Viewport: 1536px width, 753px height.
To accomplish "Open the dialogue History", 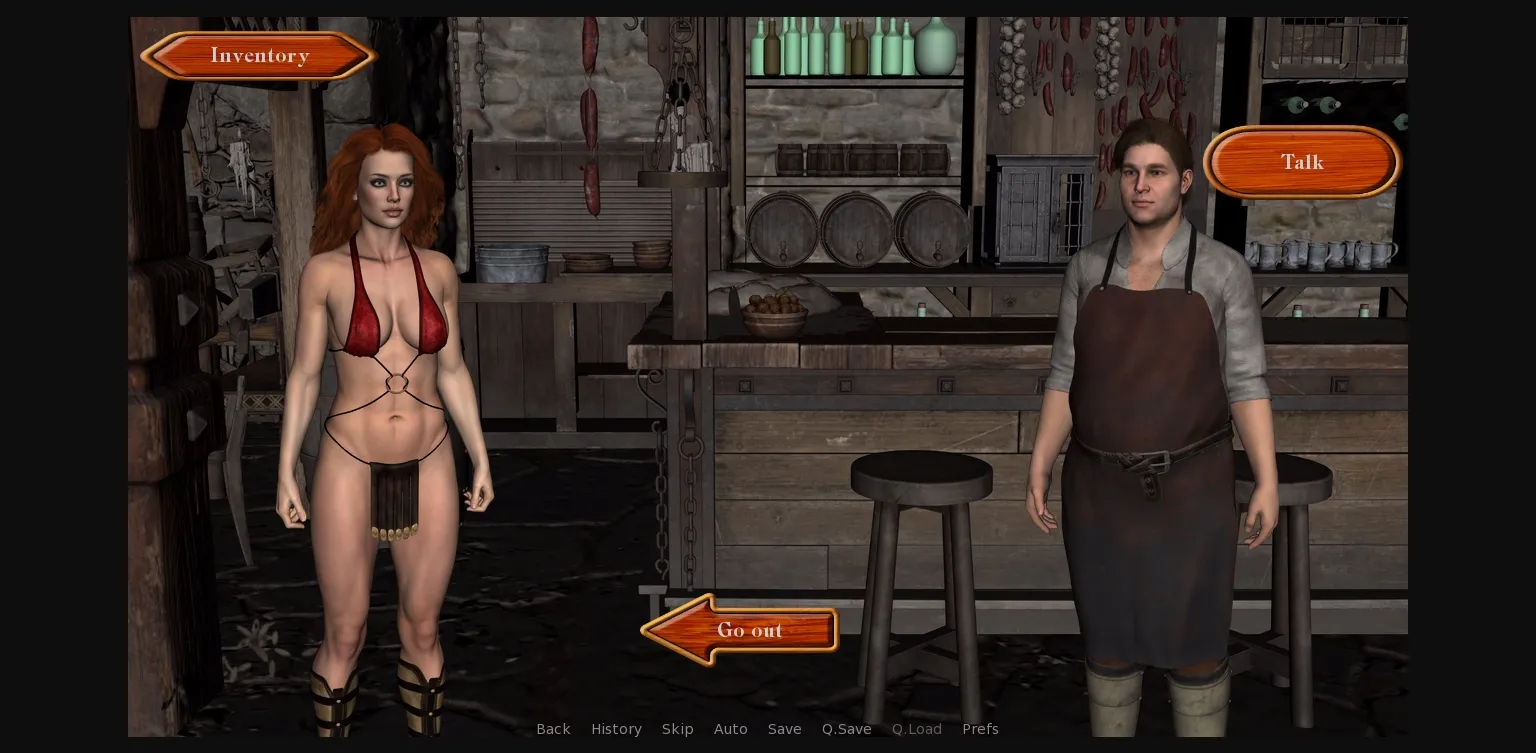I will tap(616, 729).
